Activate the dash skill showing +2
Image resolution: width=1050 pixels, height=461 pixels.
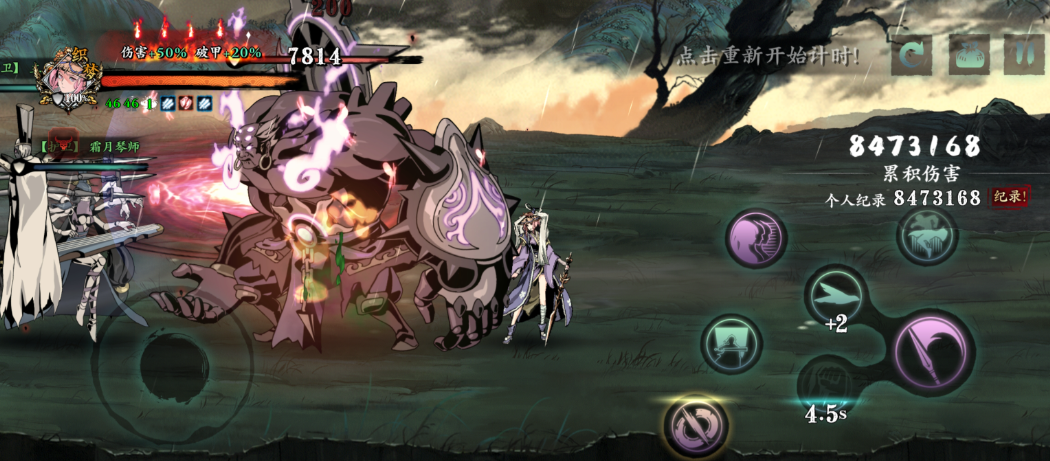(836, 295)
